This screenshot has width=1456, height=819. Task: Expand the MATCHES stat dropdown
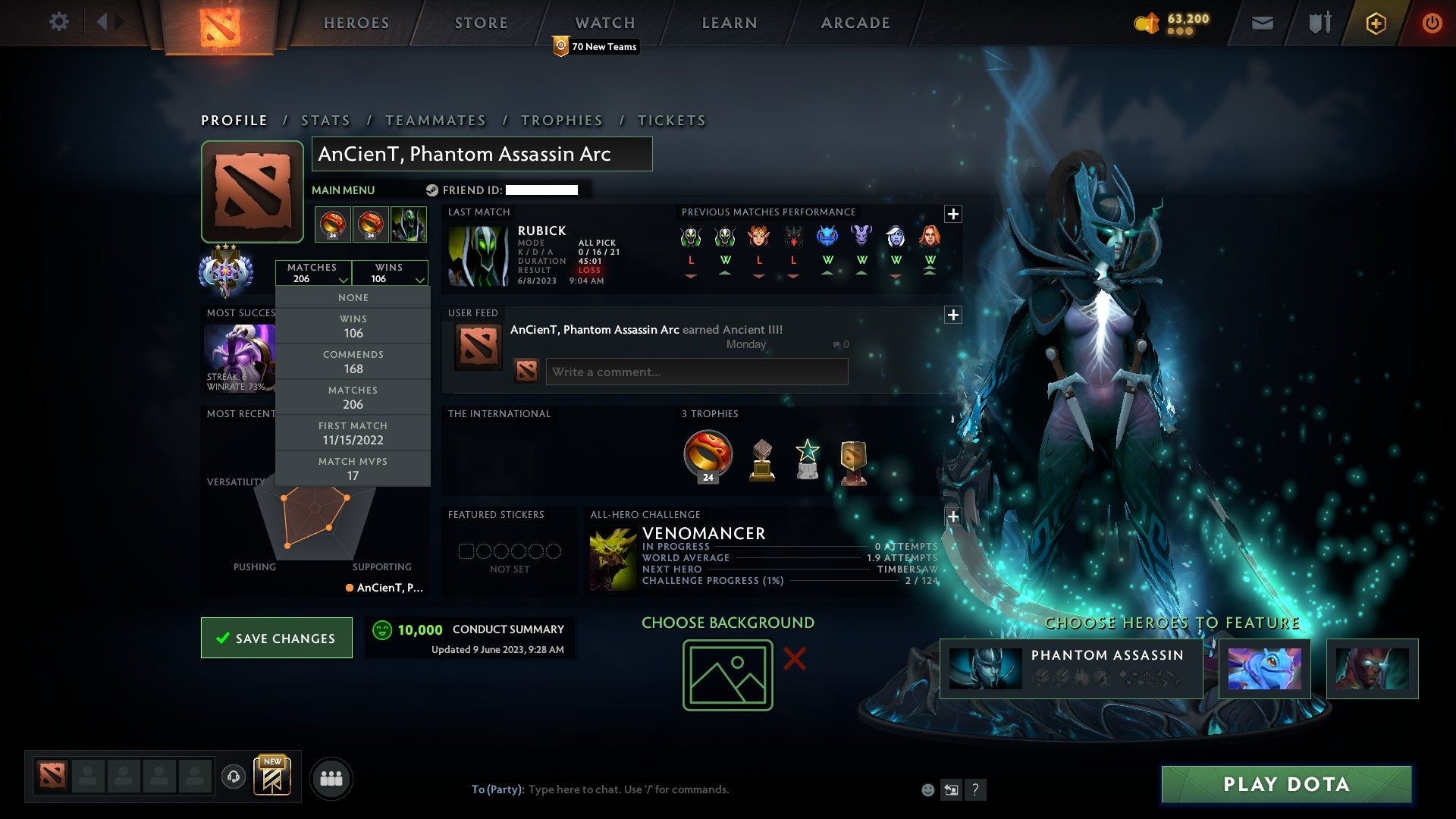click(x=314, y=273)
